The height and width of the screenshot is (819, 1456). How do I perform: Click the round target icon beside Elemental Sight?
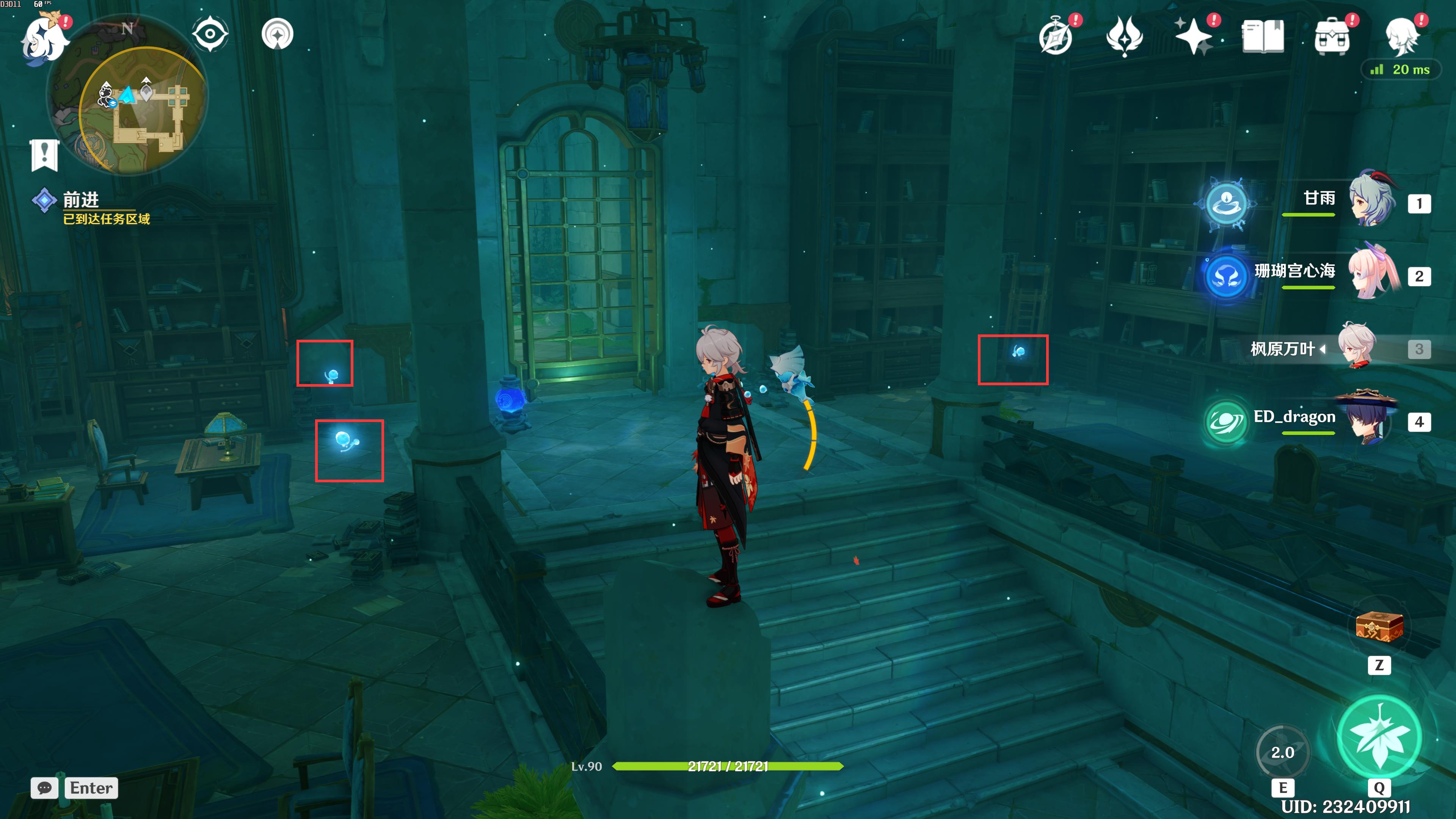(x=278, y=34)
